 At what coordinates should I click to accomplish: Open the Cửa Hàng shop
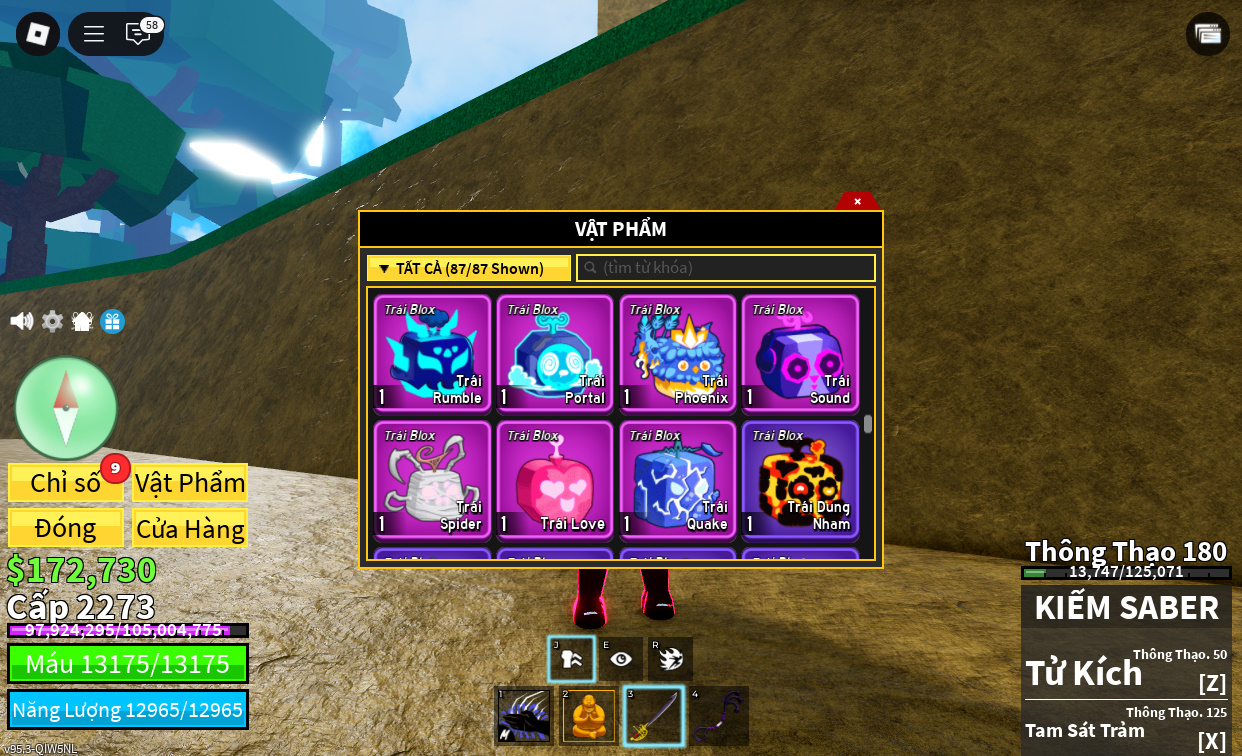[190, 528]
